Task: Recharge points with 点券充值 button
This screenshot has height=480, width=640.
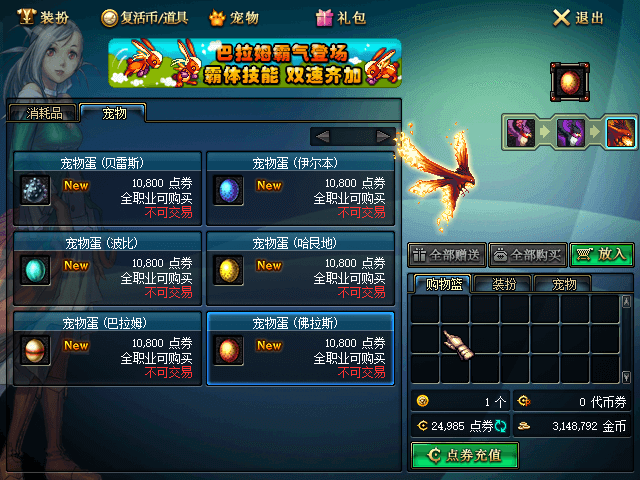Action: 464,455
